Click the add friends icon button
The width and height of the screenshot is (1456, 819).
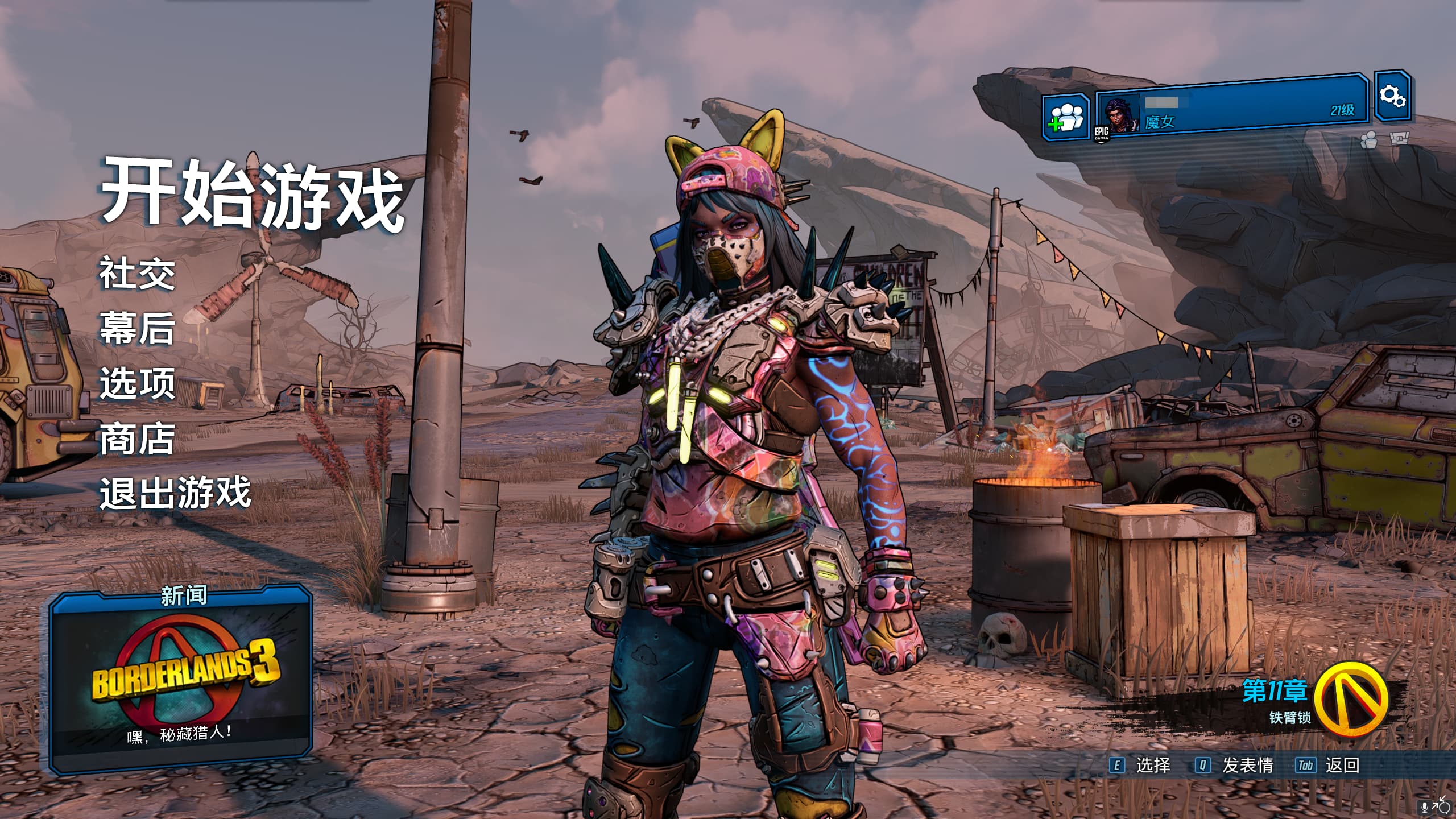tap(1065, 118)
